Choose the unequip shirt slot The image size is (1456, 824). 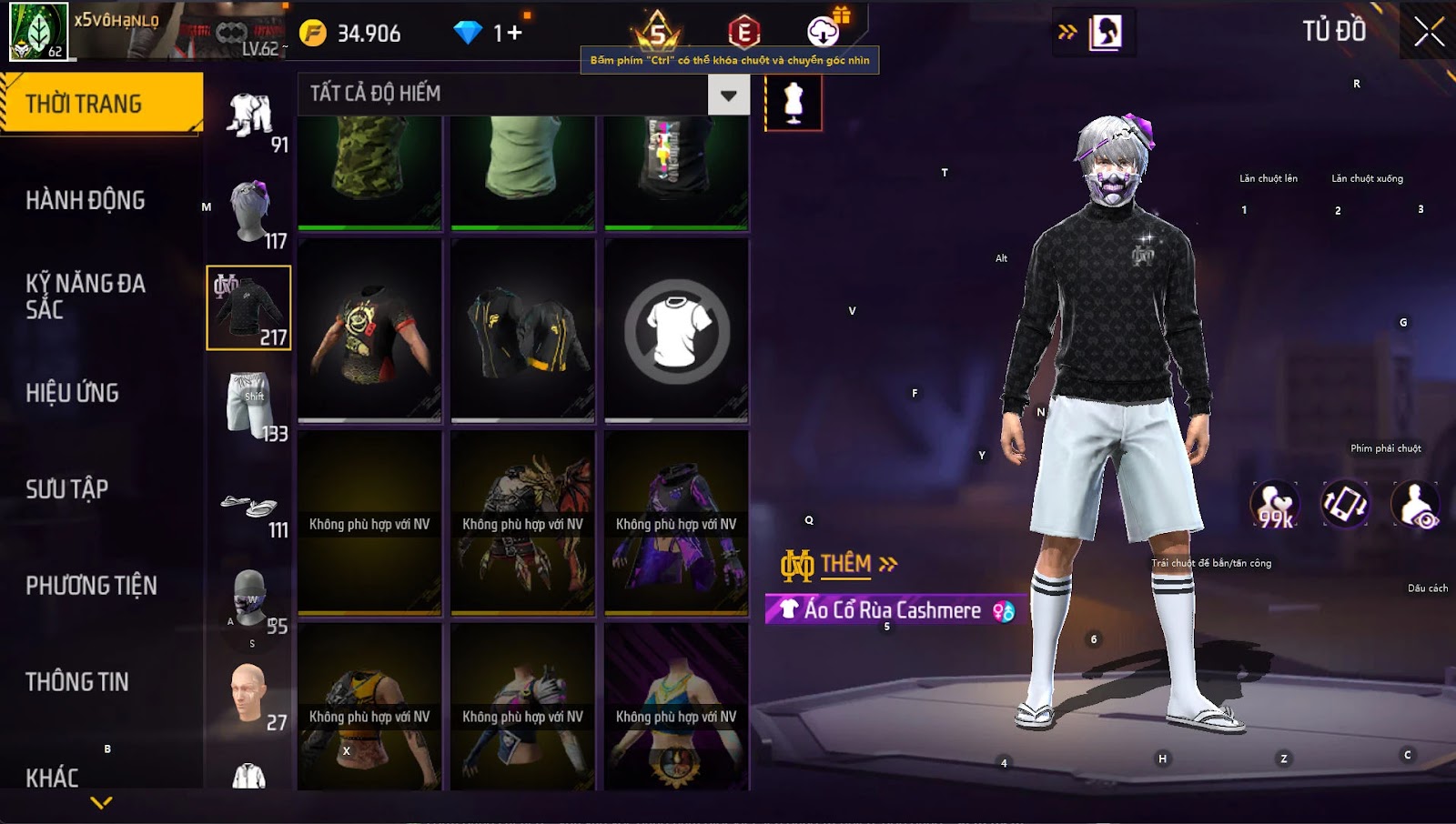click(676, 331)
